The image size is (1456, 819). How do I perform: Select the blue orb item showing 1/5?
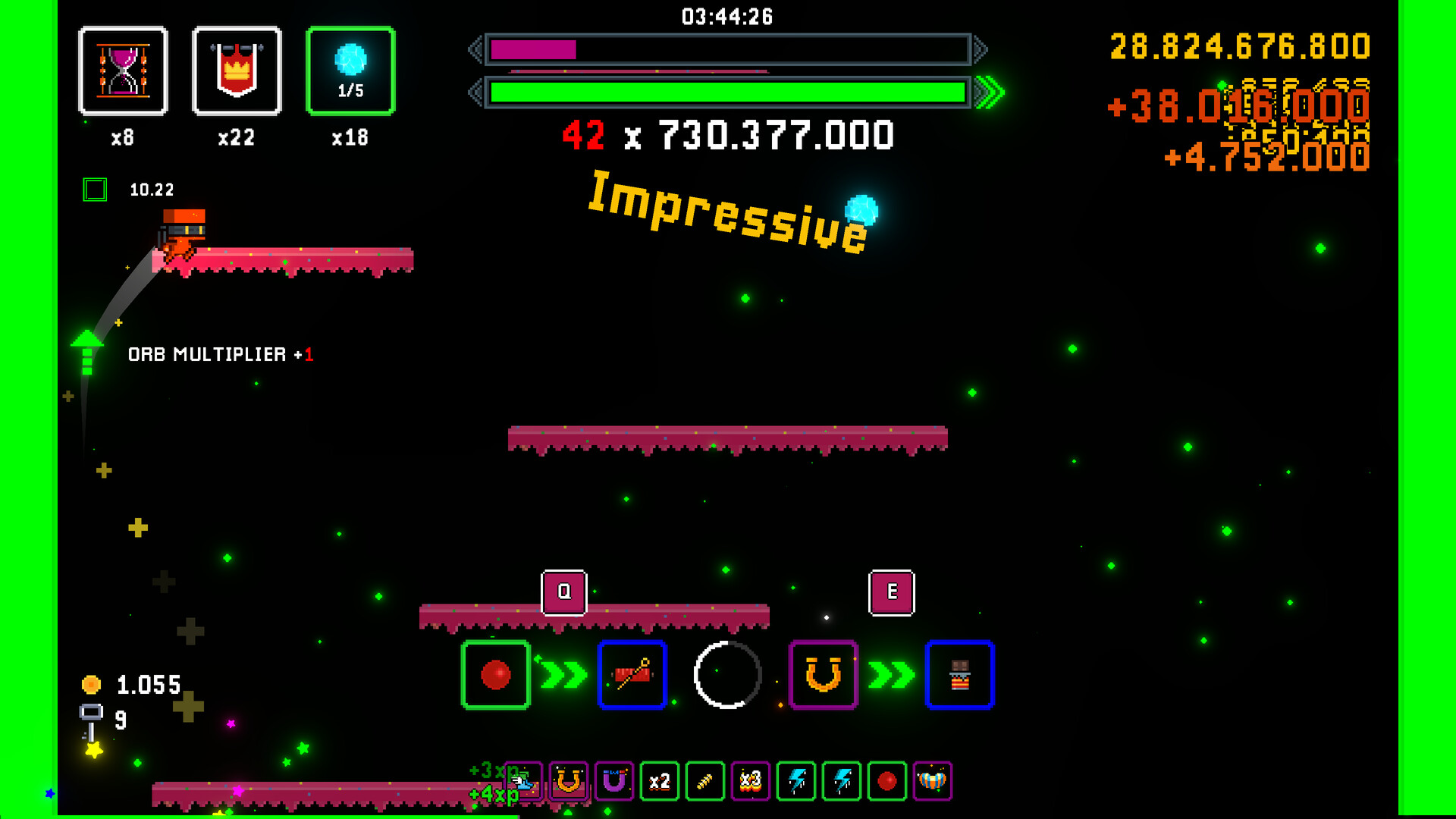[350, 71]
